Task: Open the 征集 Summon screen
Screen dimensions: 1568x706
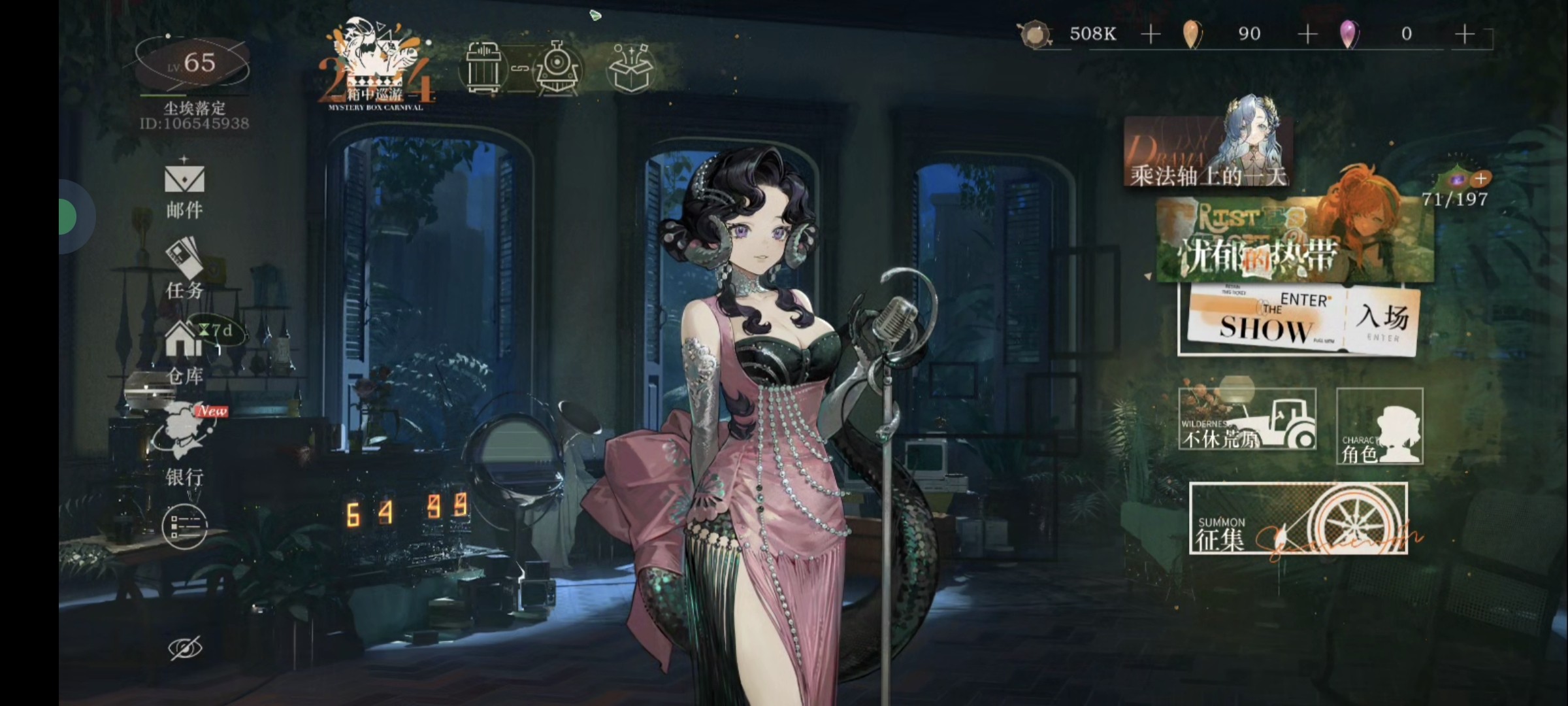Action: (x=1298, y=519)
